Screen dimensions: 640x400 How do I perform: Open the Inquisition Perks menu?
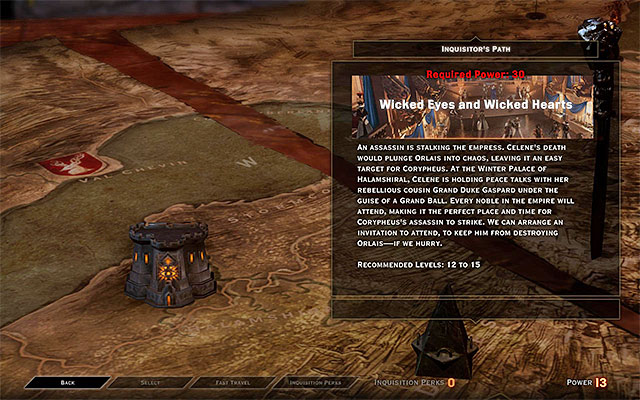click(315, 382)
